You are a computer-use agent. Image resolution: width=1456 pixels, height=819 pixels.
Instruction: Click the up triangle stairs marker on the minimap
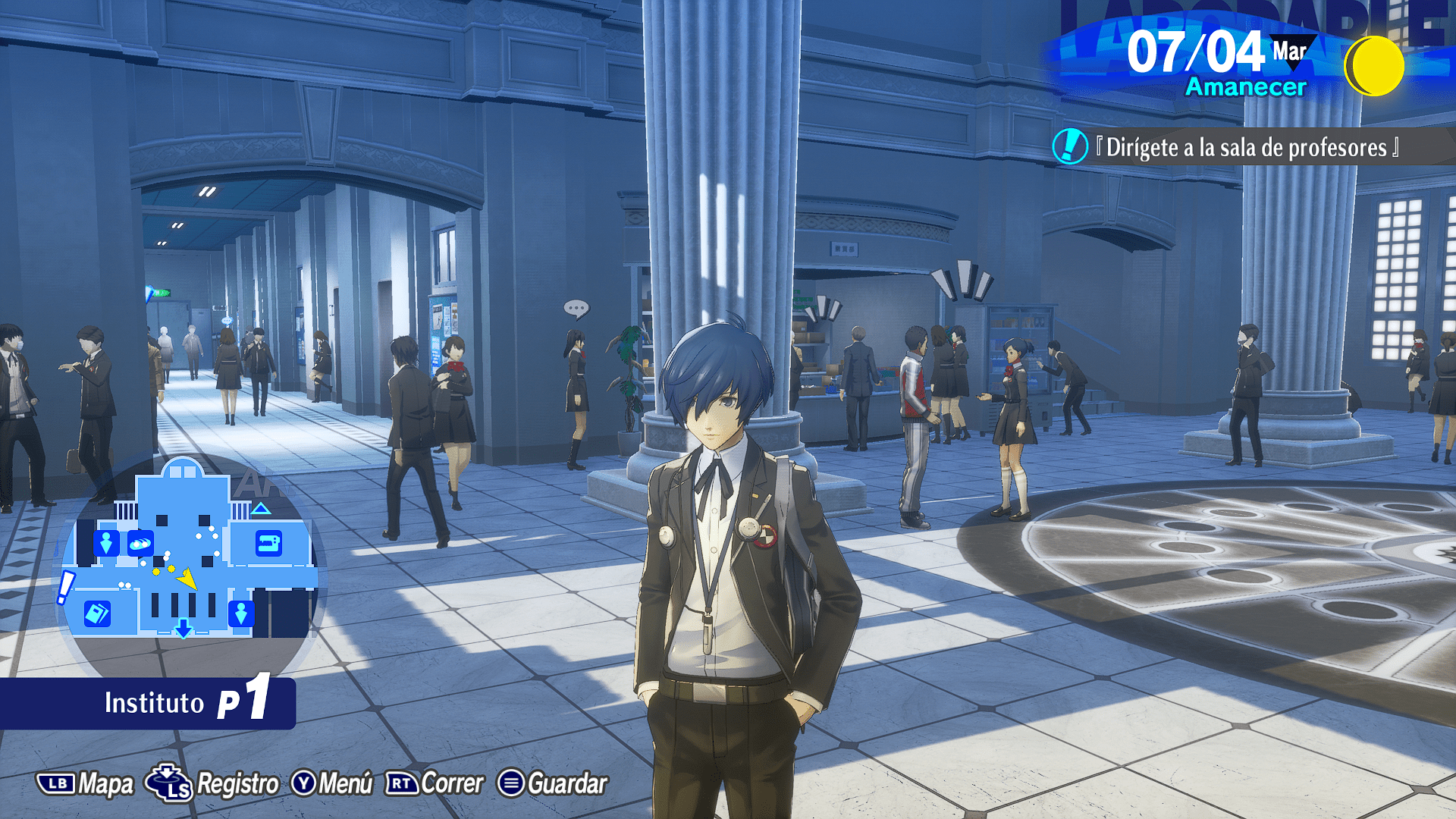[x=261, y=508]
